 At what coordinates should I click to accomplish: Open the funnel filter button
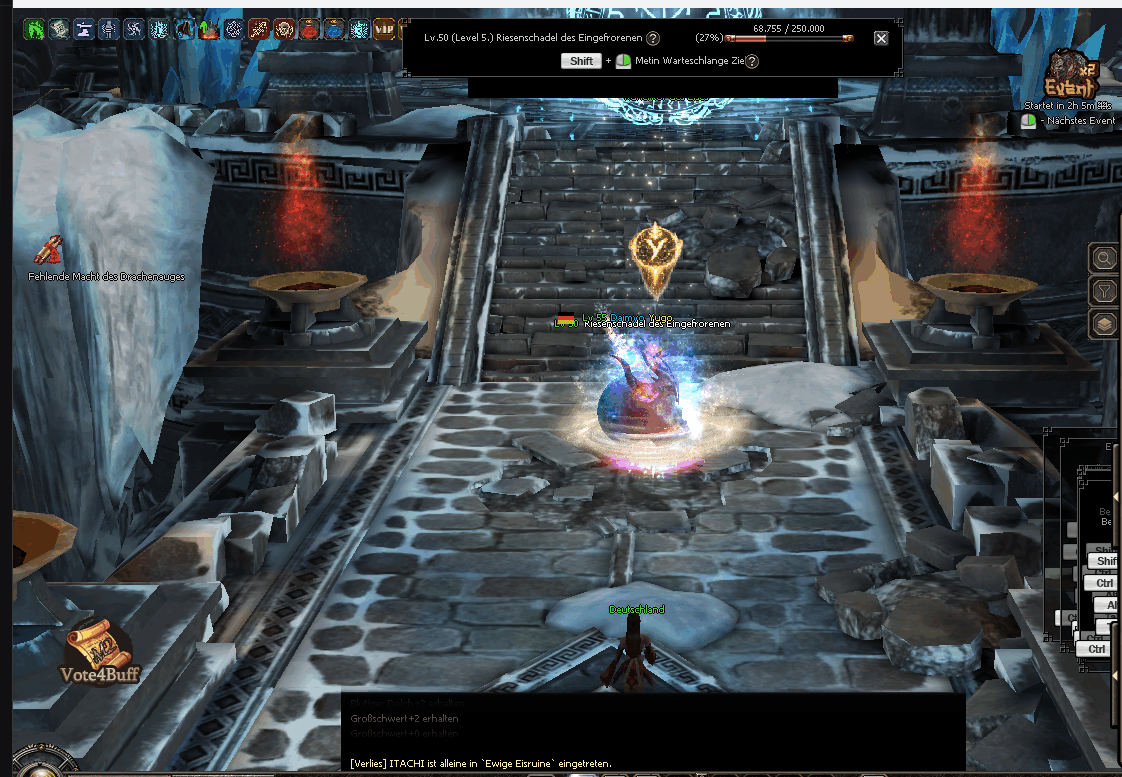click(x=1104, y=291)
